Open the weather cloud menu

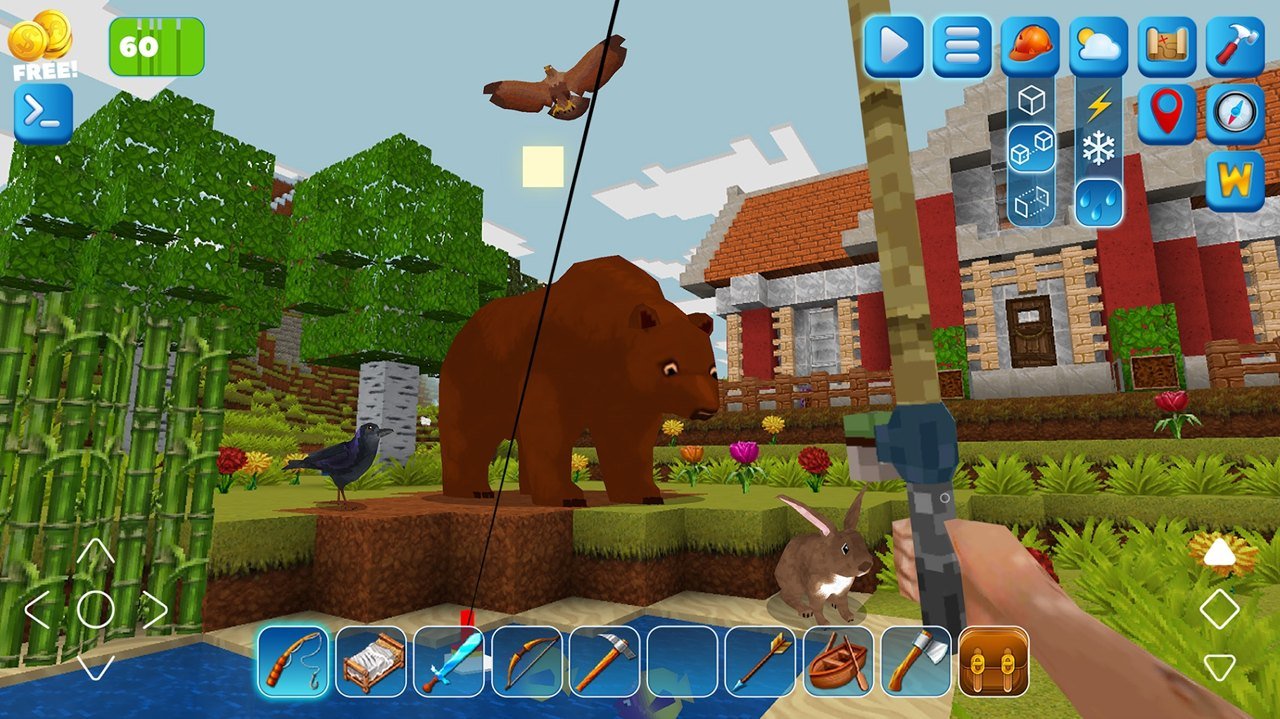tap(1098, 46)
